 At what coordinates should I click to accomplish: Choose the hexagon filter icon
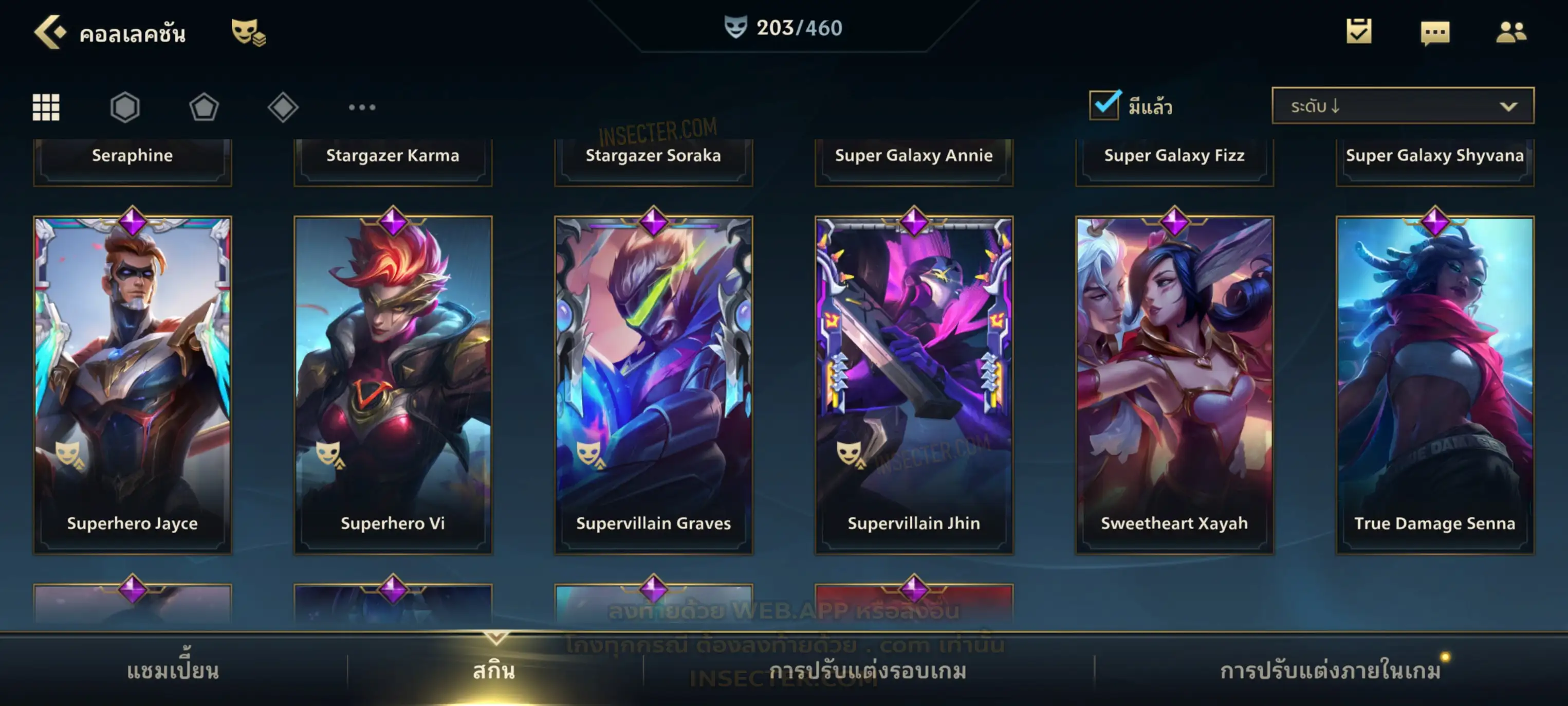tap(125, 107)
